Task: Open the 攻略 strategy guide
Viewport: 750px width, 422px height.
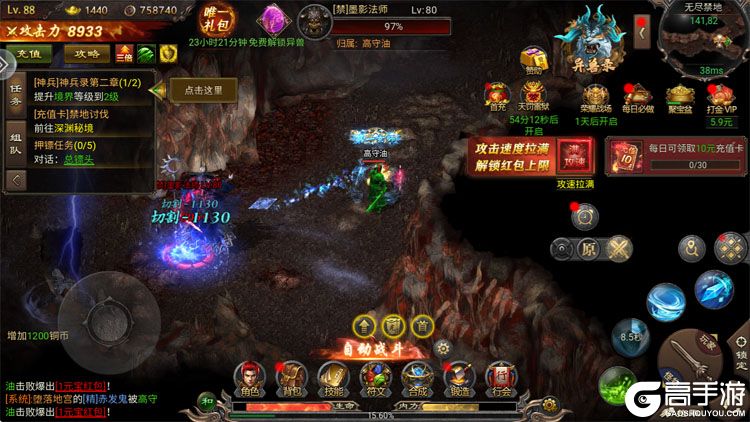Action: 87,53
